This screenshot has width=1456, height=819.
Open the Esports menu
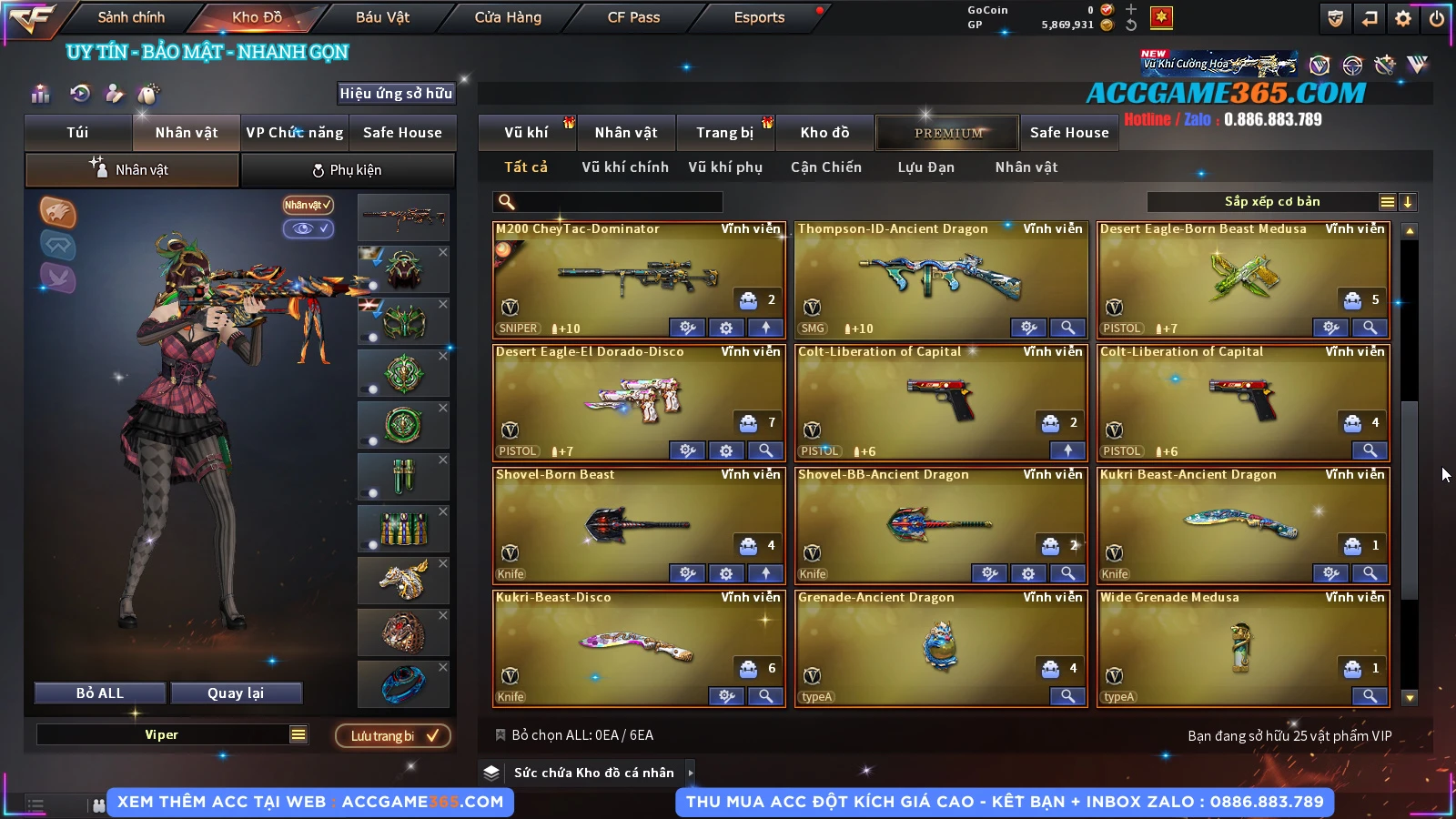[x=759, y=17]
